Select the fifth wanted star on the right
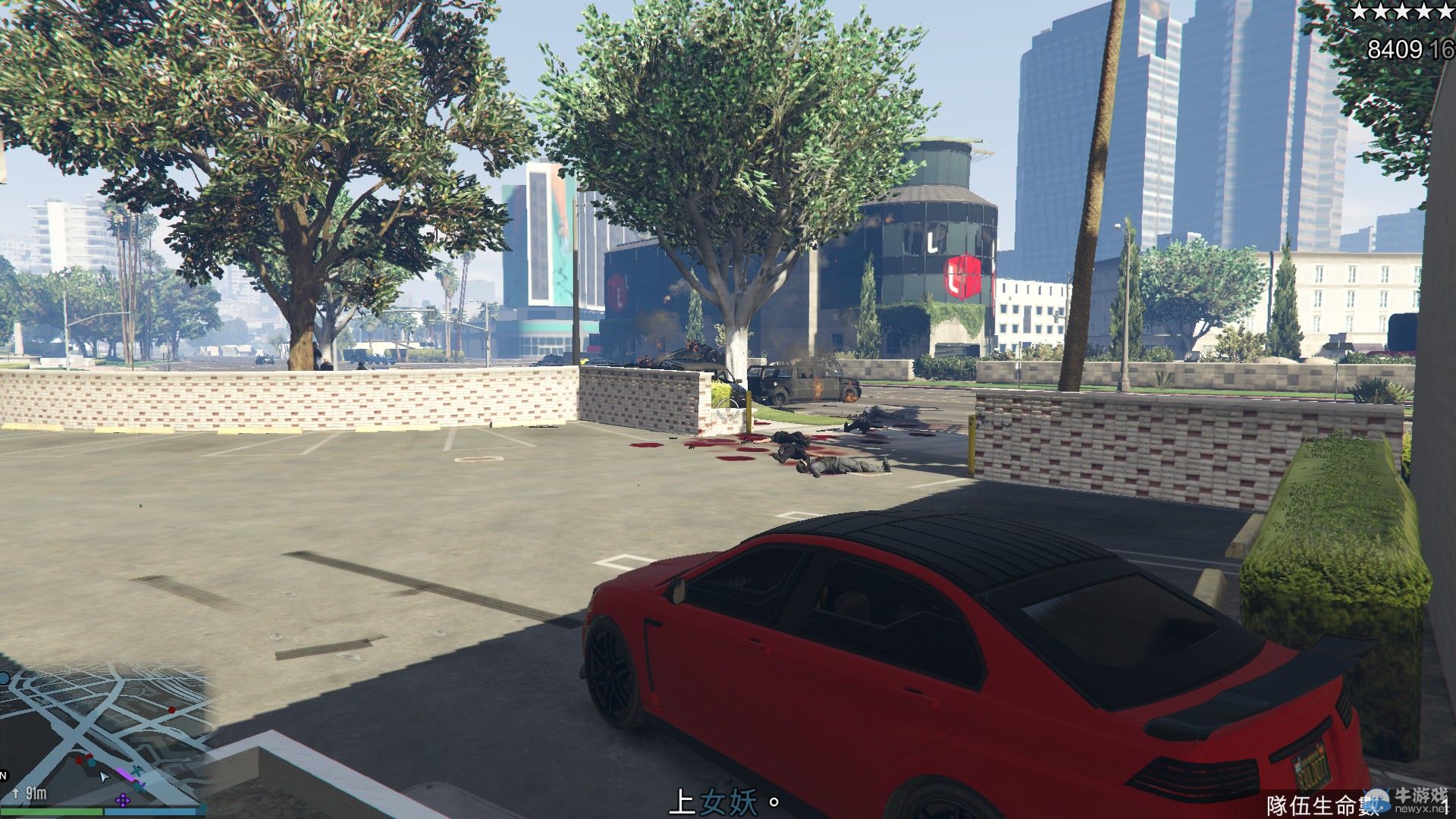The image size is (1456, 819). (x=1447, y=12)
